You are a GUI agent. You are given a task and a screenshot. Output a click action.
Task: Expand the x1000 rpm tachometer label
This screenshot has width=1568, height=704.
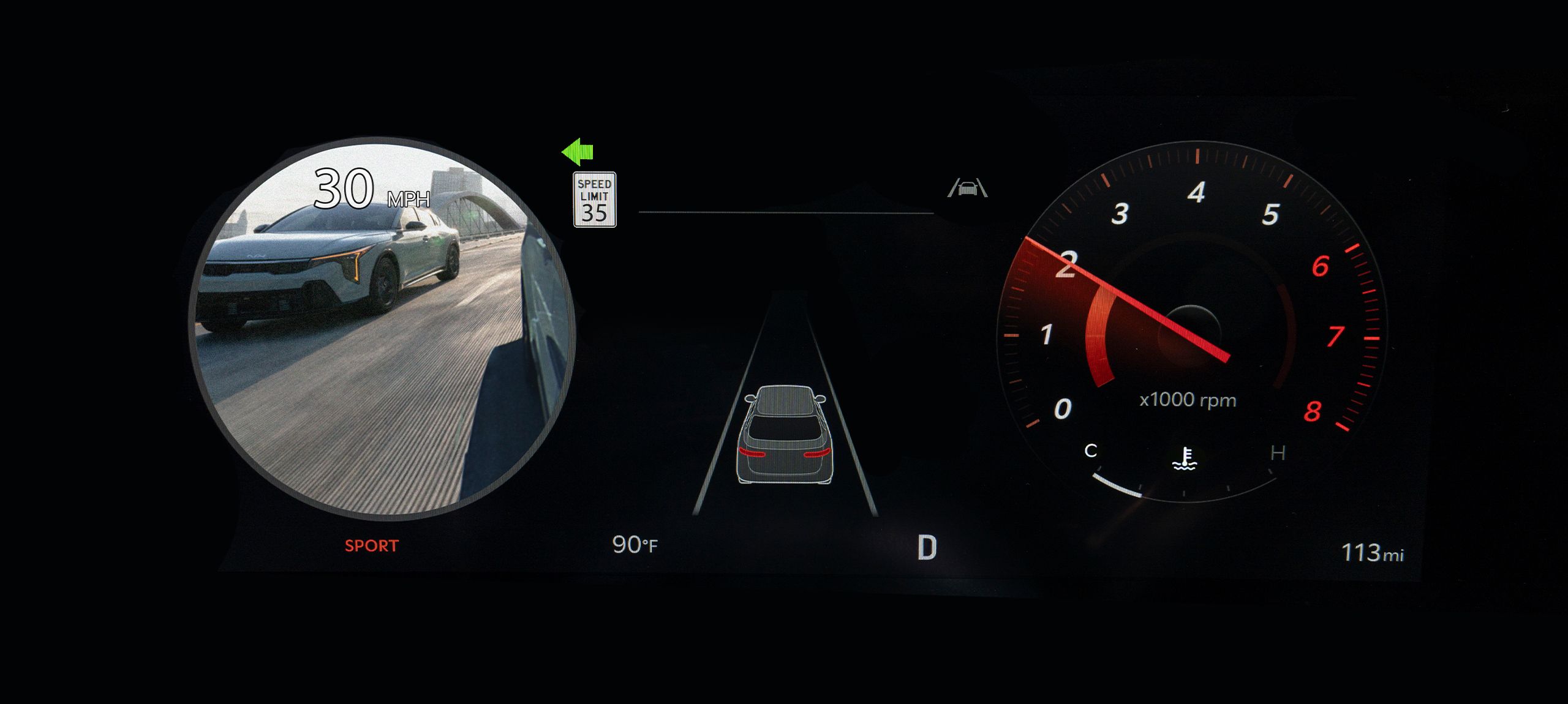point(1187,400)
